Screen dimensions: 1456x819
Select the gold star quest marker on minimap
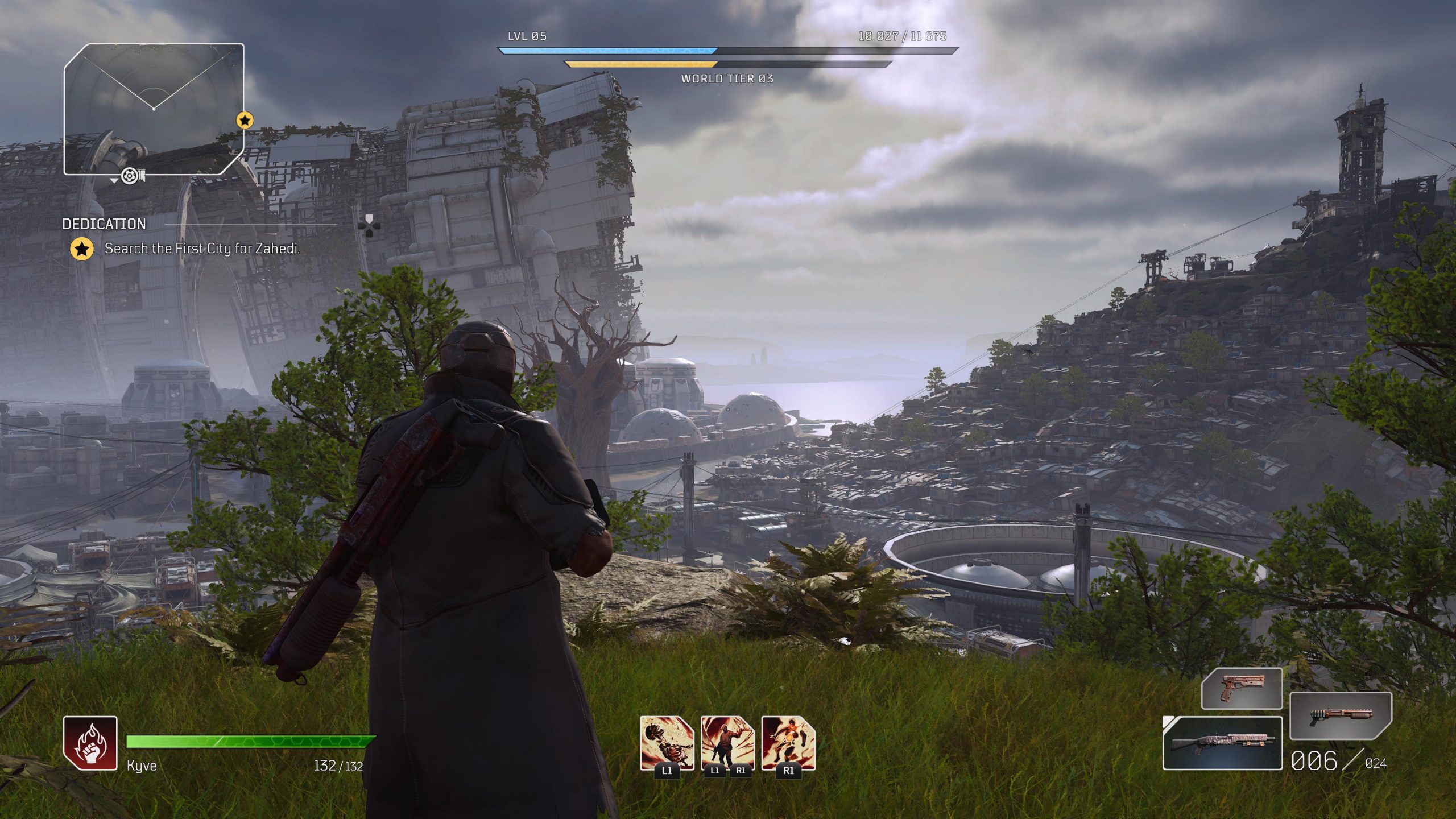[245, 120]
